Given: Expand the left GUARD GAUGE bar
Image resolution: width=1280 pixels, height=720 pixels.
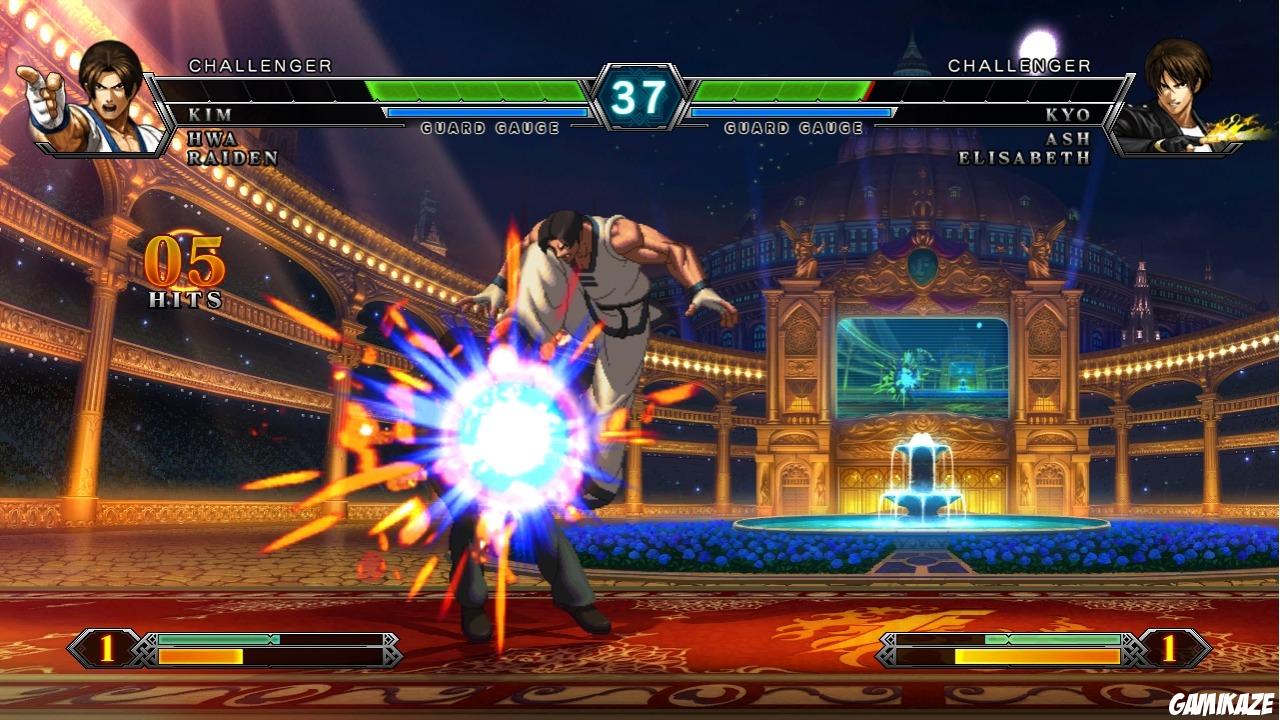Looking at the screenshot, I should [x=490, y=127].
